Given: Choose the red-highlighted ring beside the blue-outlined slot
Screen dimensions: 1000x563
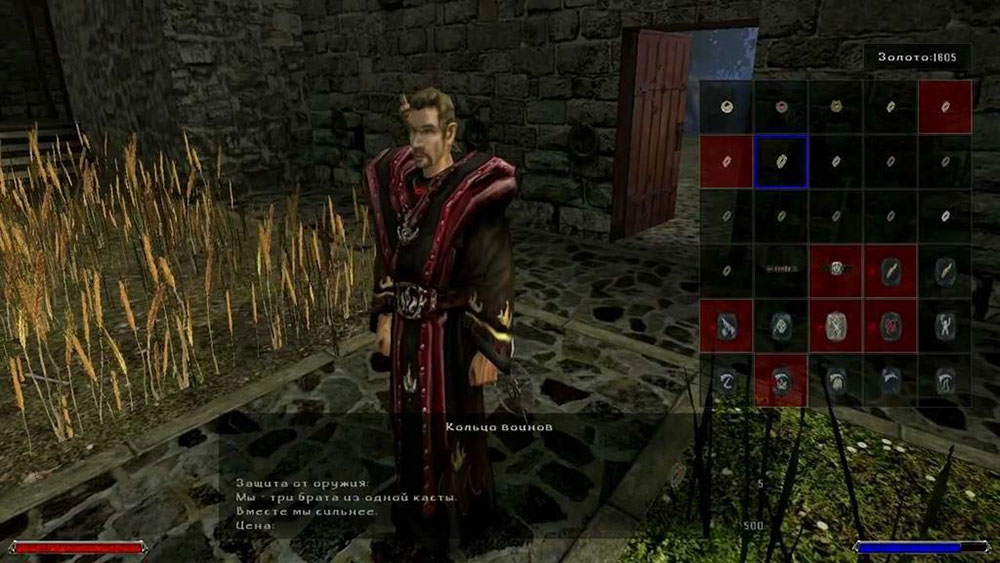Looking at the screenshot, I should click(x=726, y=162).
